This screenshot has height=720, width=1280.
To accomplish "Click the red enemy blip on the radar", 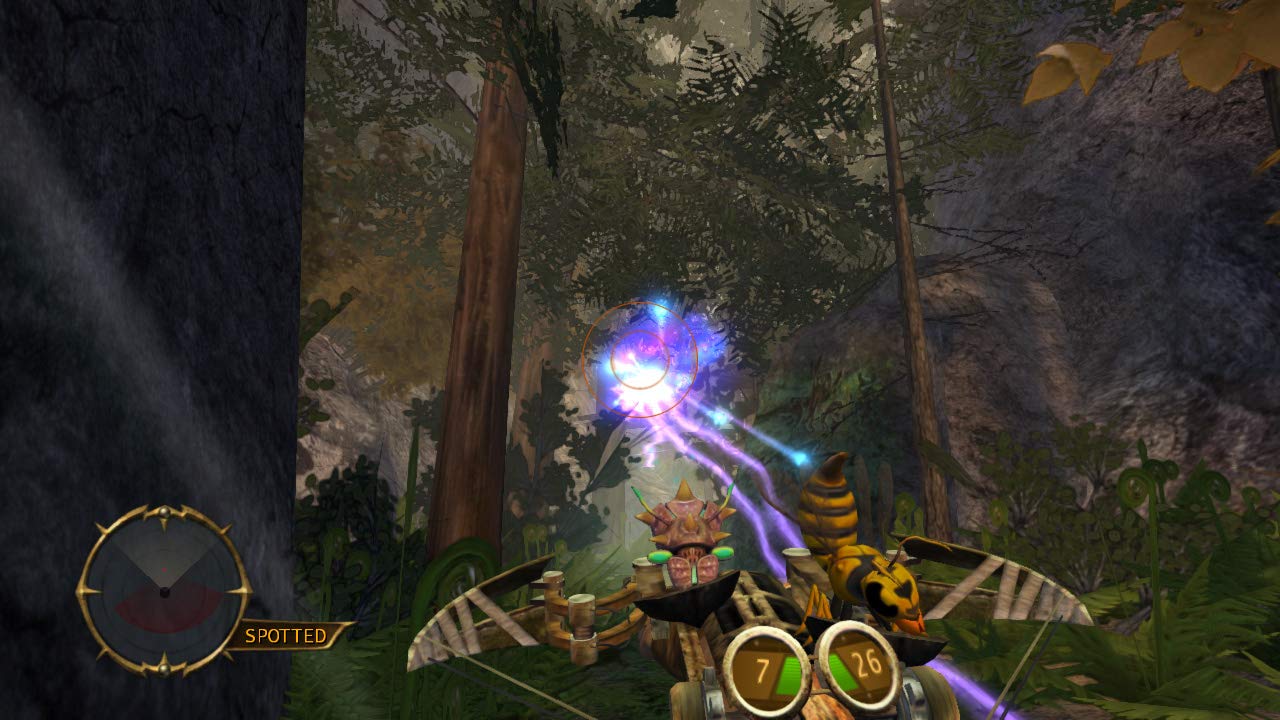I will click(164, 569).
